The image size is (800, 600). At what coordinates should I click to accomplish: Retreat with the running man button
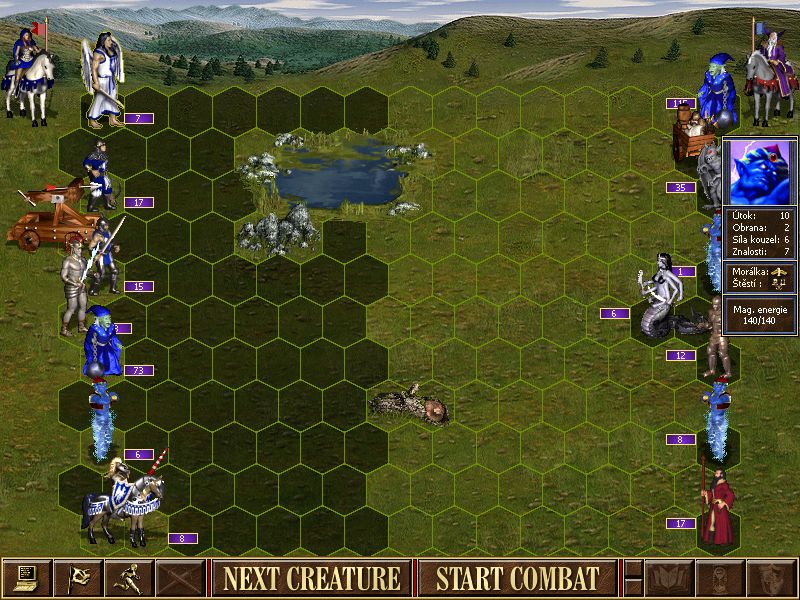pos(131,577)
